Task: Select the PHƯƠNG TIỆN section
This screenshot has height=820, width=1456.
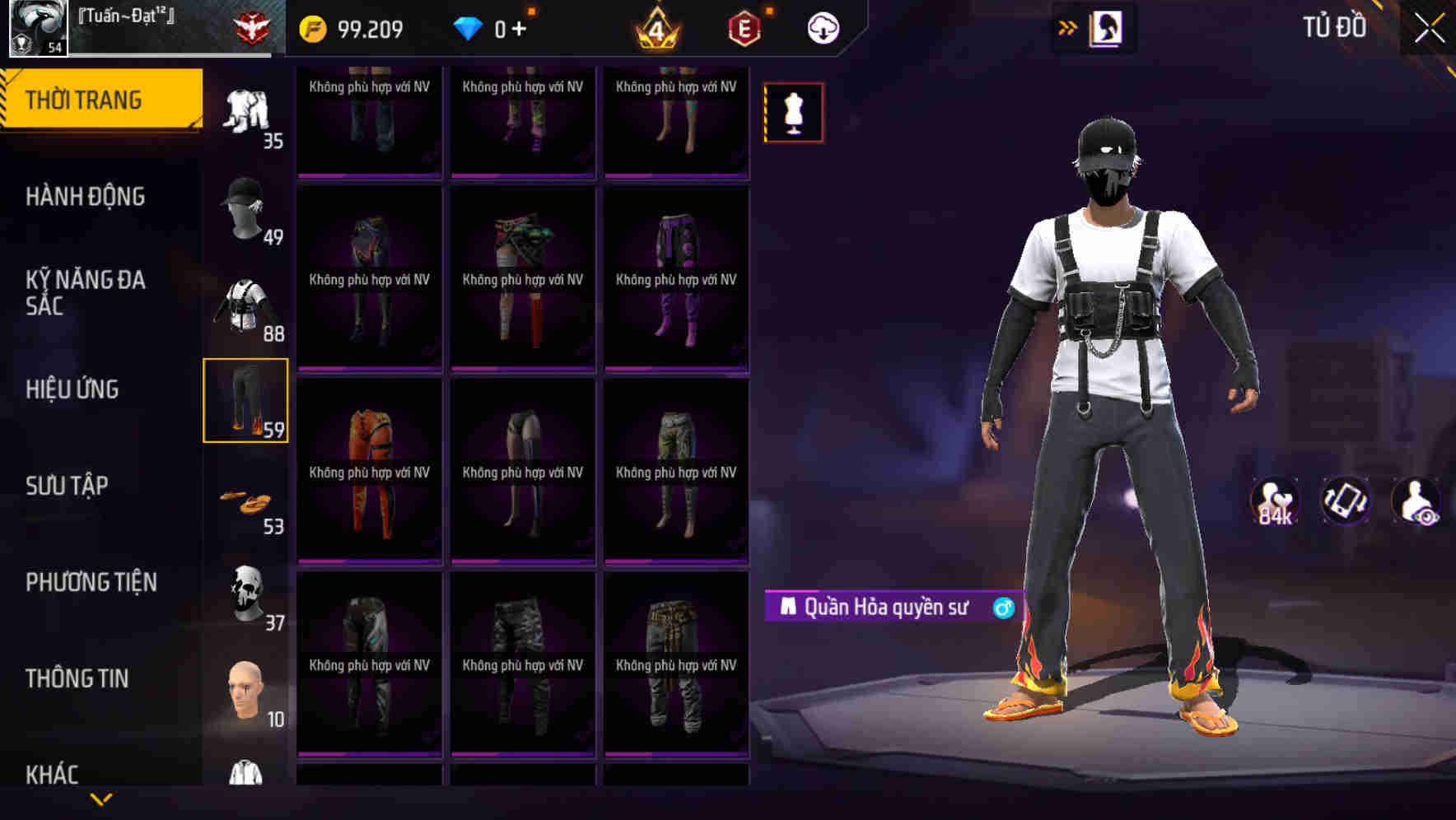Action: tap(91, 582)
